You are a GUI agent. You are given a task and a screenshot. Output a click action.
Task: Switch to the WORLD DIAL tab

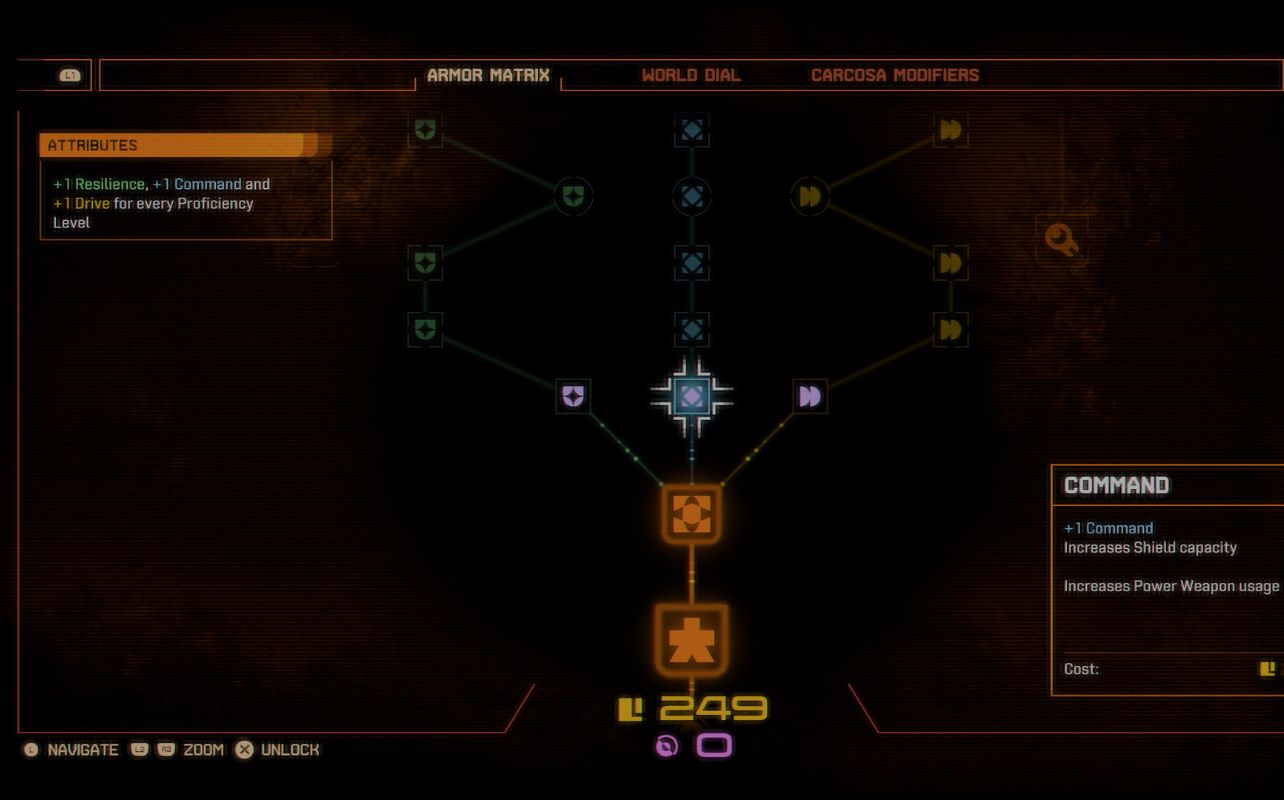(x=689, y=74)
